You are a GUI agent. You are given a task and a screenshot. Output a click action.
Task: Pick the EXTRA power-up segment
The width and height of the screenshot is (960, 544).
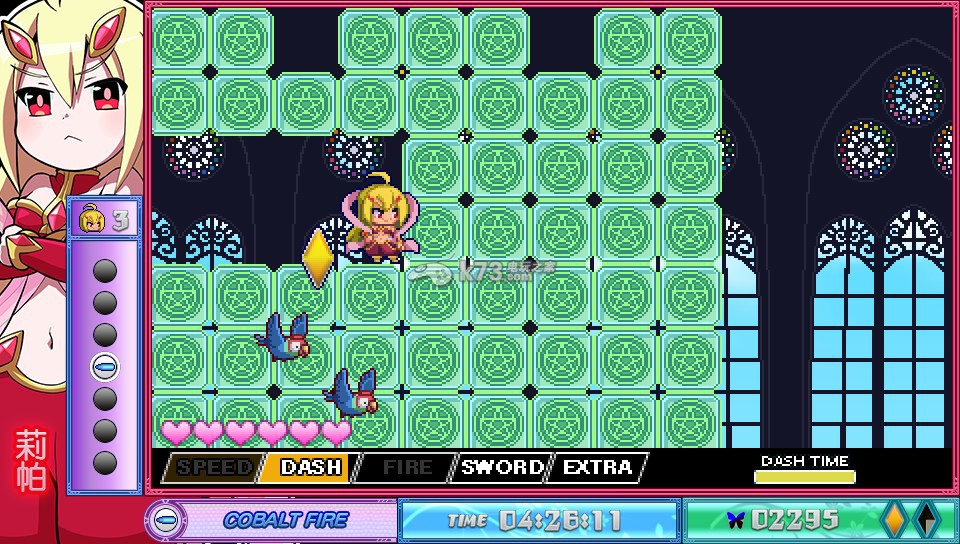pyautogui.click(x=597, y=467)
